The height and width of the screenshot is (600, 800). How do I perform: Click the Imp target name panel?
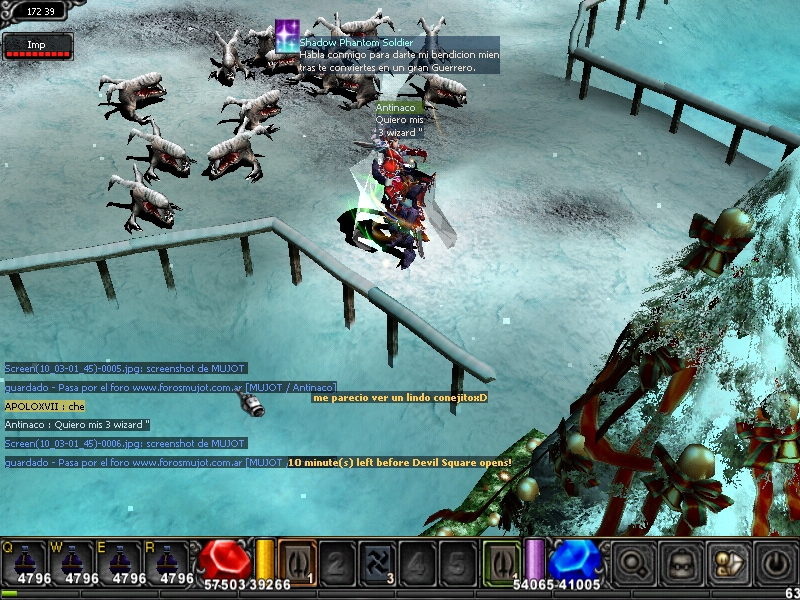(x=37, y=45)
